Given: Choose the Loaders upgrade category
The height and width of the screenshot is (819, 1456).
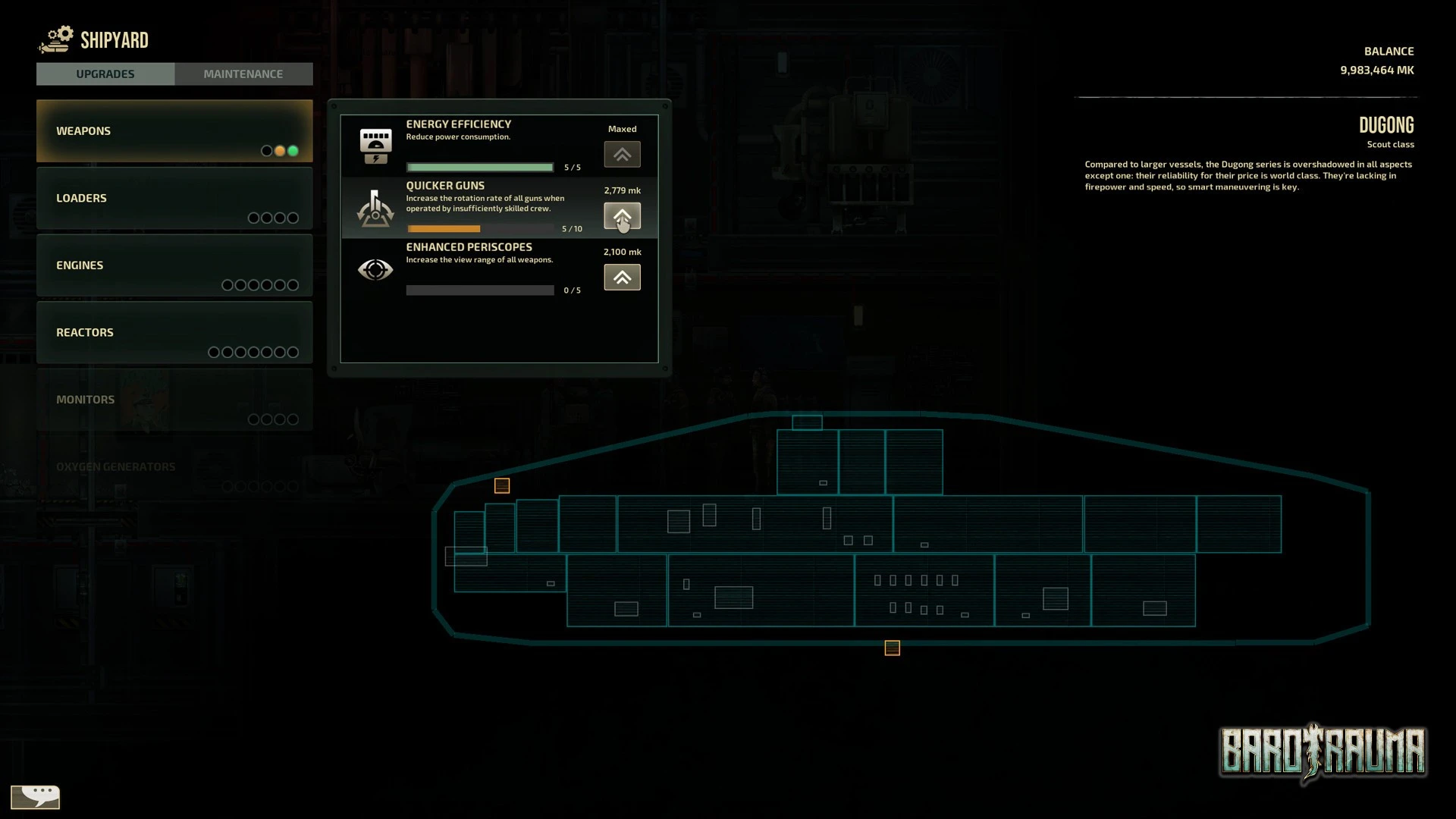Looking at the screenshot, I should pos(174,198).
